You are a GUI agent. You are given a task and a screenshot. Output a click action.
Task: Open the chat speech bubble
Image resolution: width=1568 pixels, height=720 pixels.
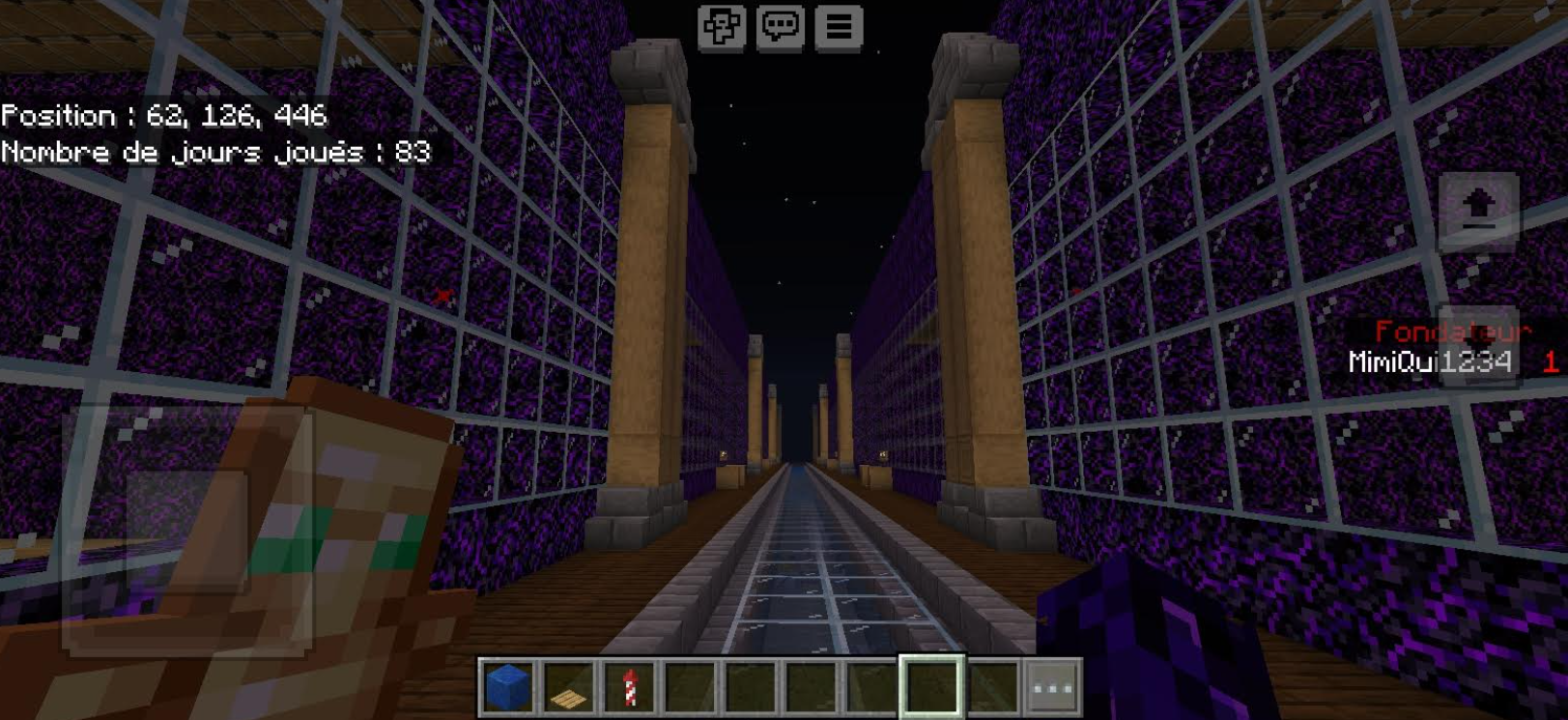[780, 27]
